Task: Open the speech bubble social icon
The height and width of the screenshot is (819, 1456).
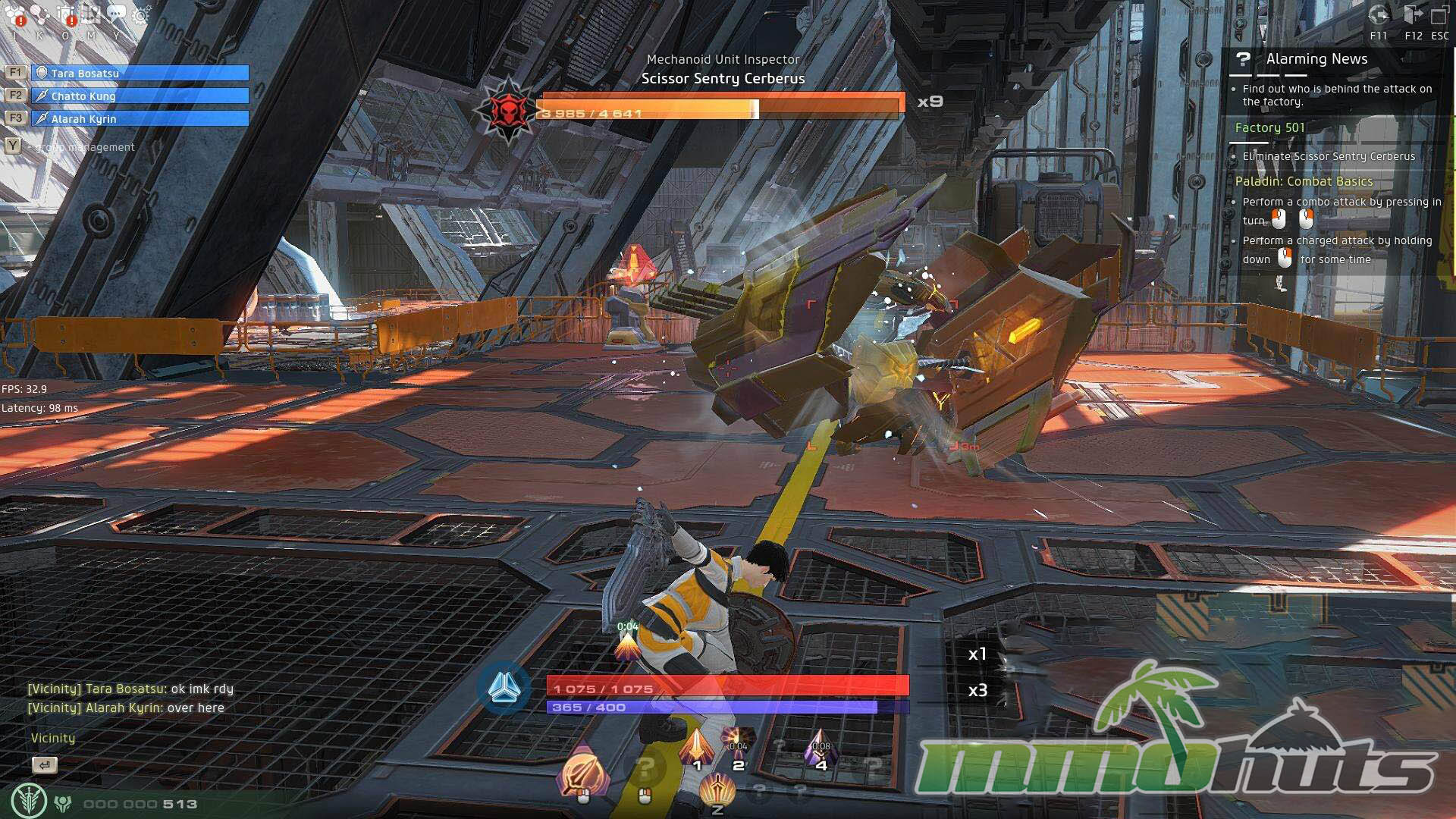Action: 116,14
